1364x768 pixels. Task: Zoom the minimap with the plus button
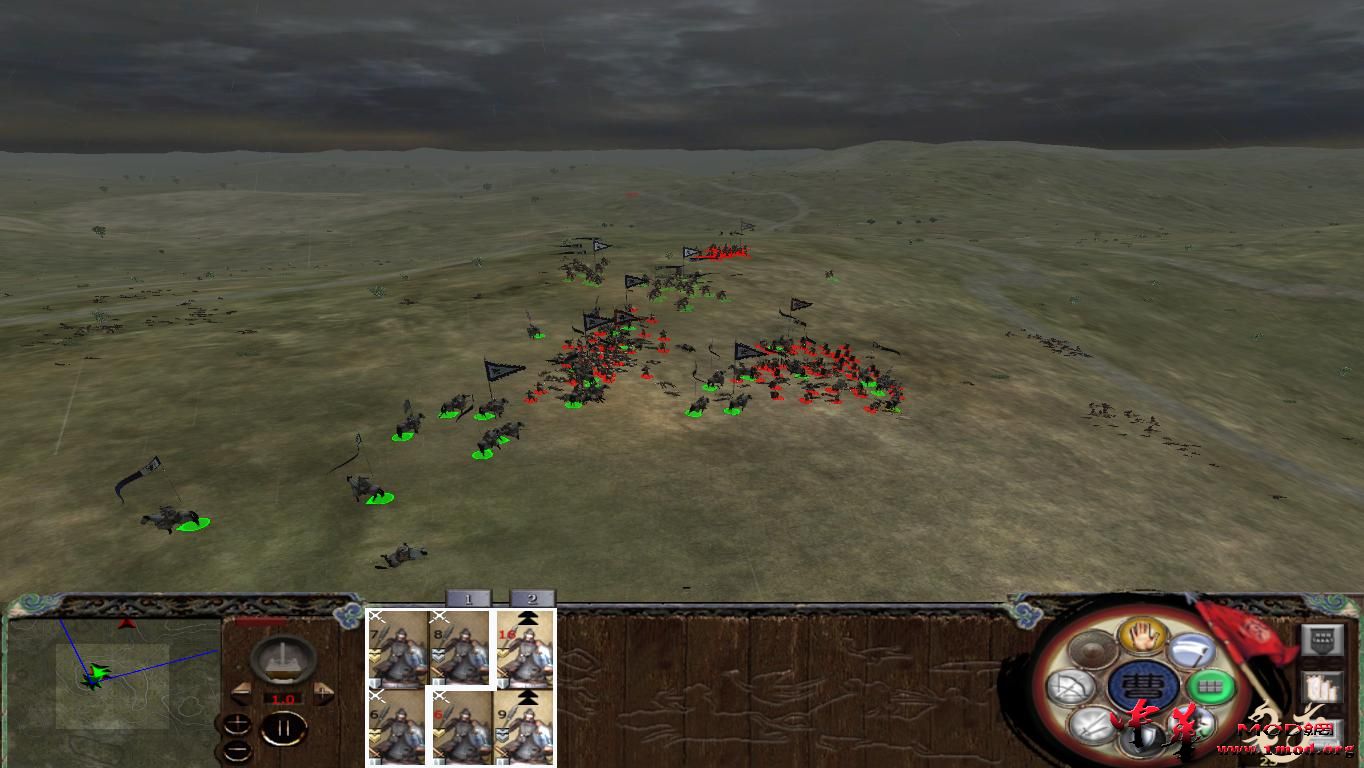pyautogui.click(x=237, y=723)
